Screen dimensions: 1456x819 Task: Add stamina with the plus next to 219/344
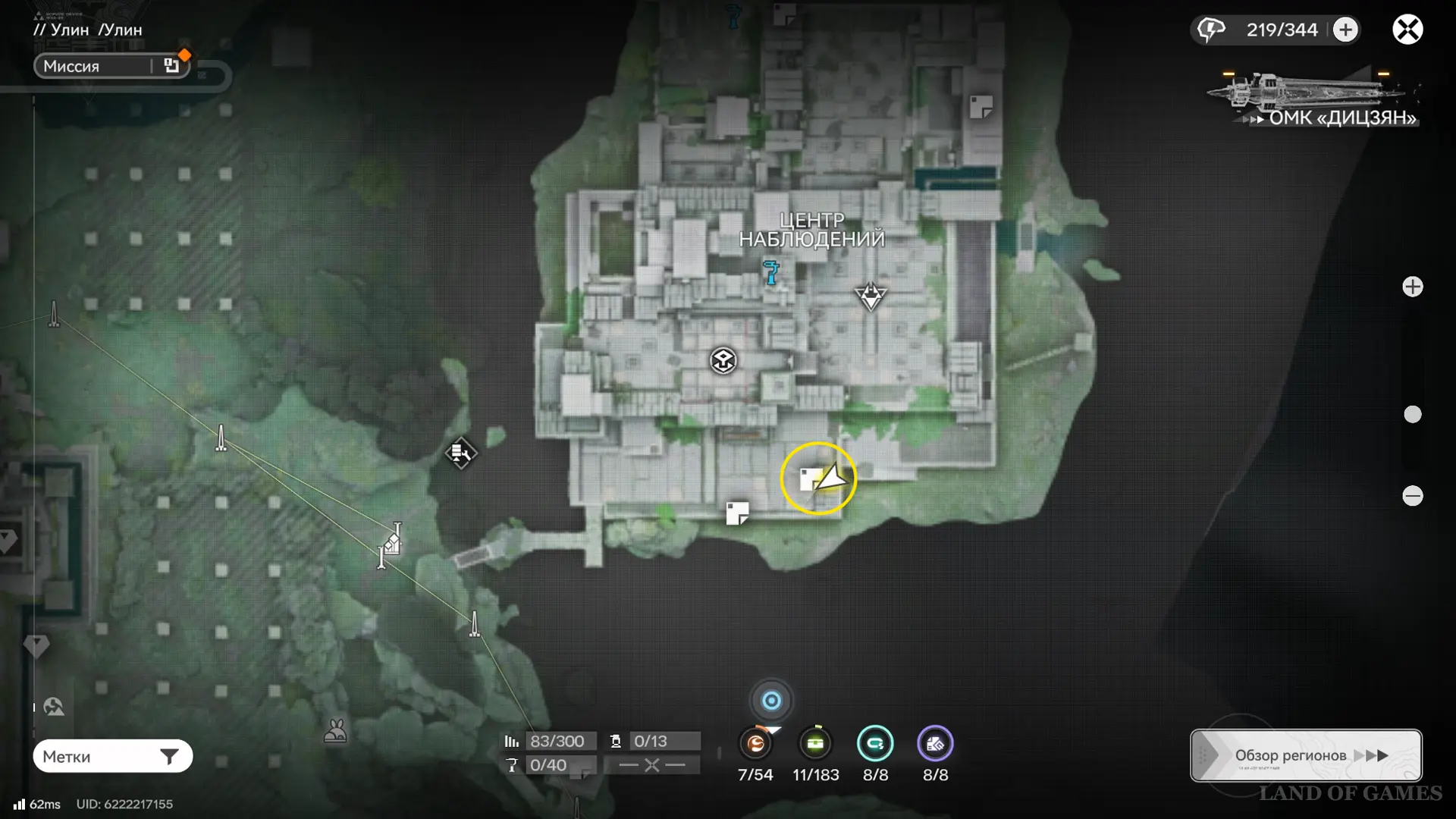pyautogui.click(x=1345, y=30)
